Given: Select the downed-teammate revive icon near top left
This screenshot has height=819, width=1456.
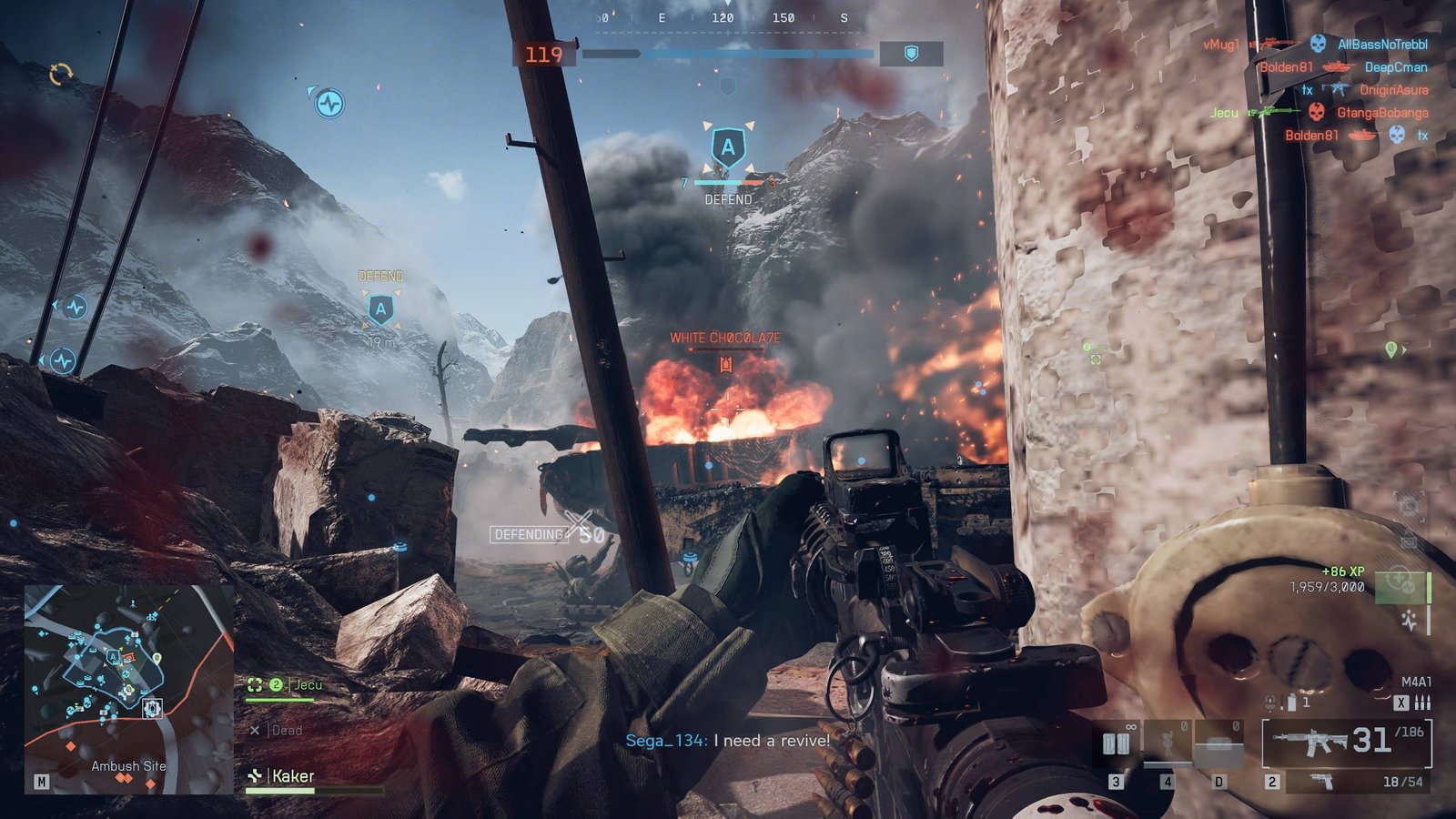Looking at the screenshot, I should point(329,103).
